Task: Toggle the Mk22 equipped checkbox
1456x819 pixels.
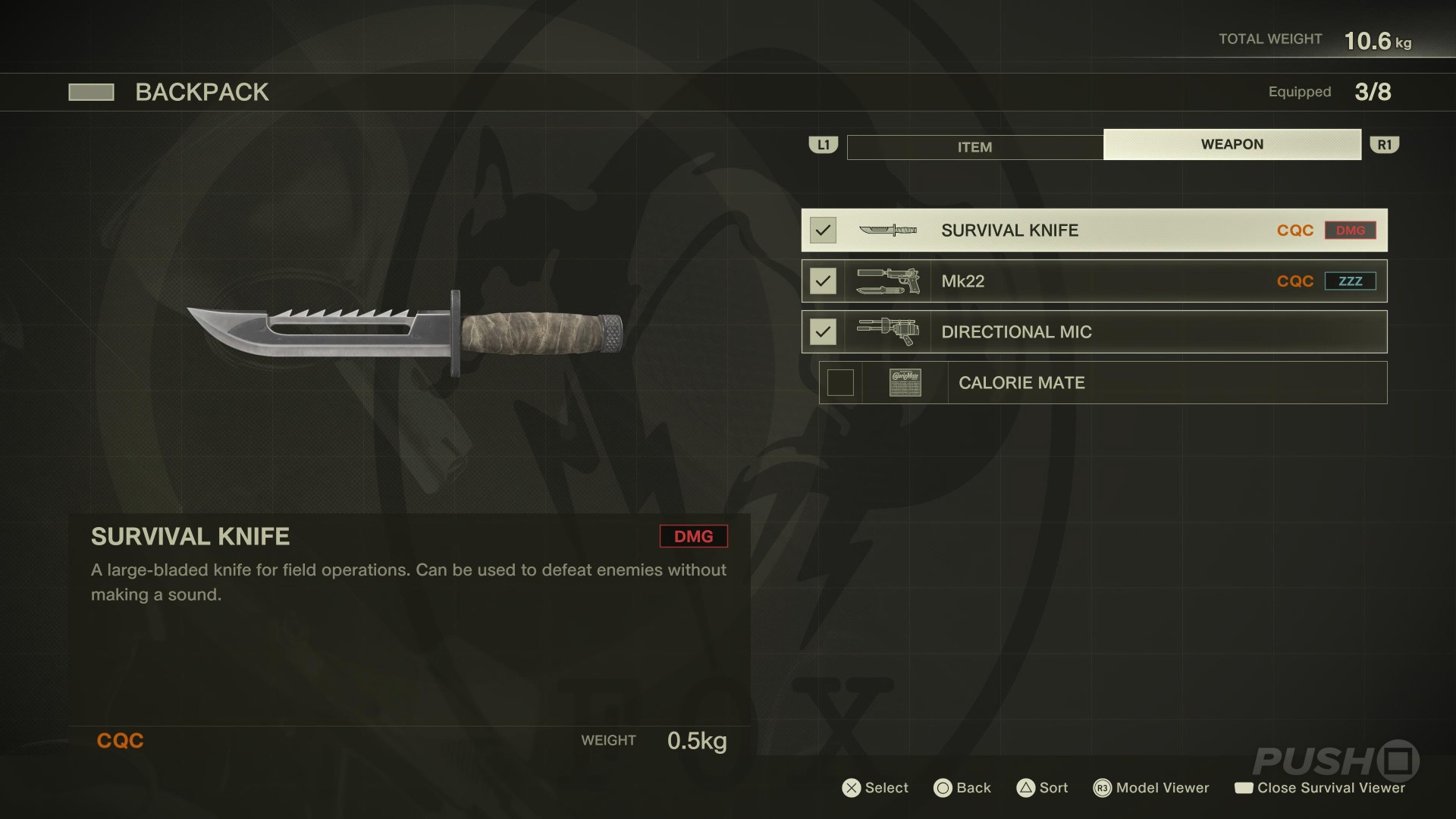Action: coord(823,281)
